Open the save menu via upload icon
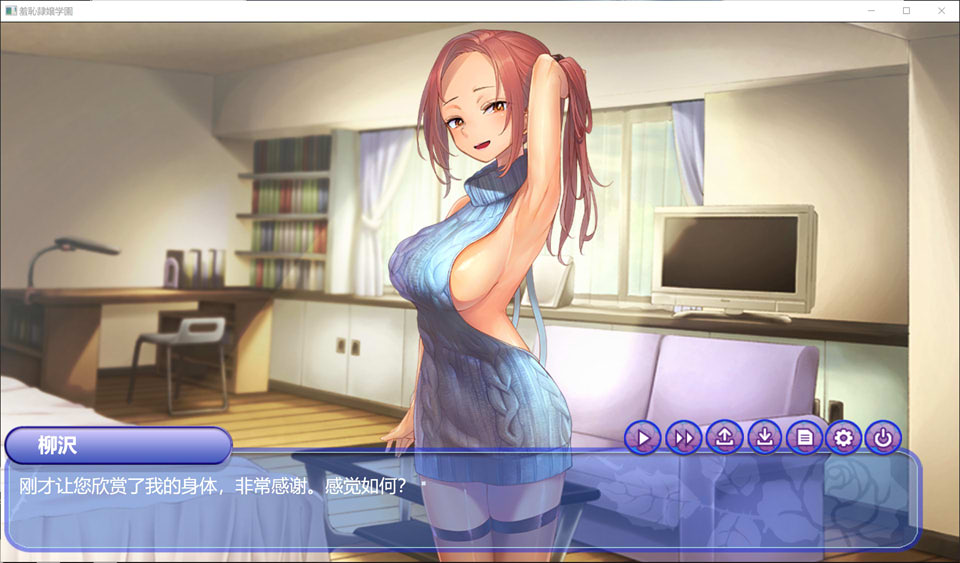This screenshot has width=960, height=563. point(724,437)
